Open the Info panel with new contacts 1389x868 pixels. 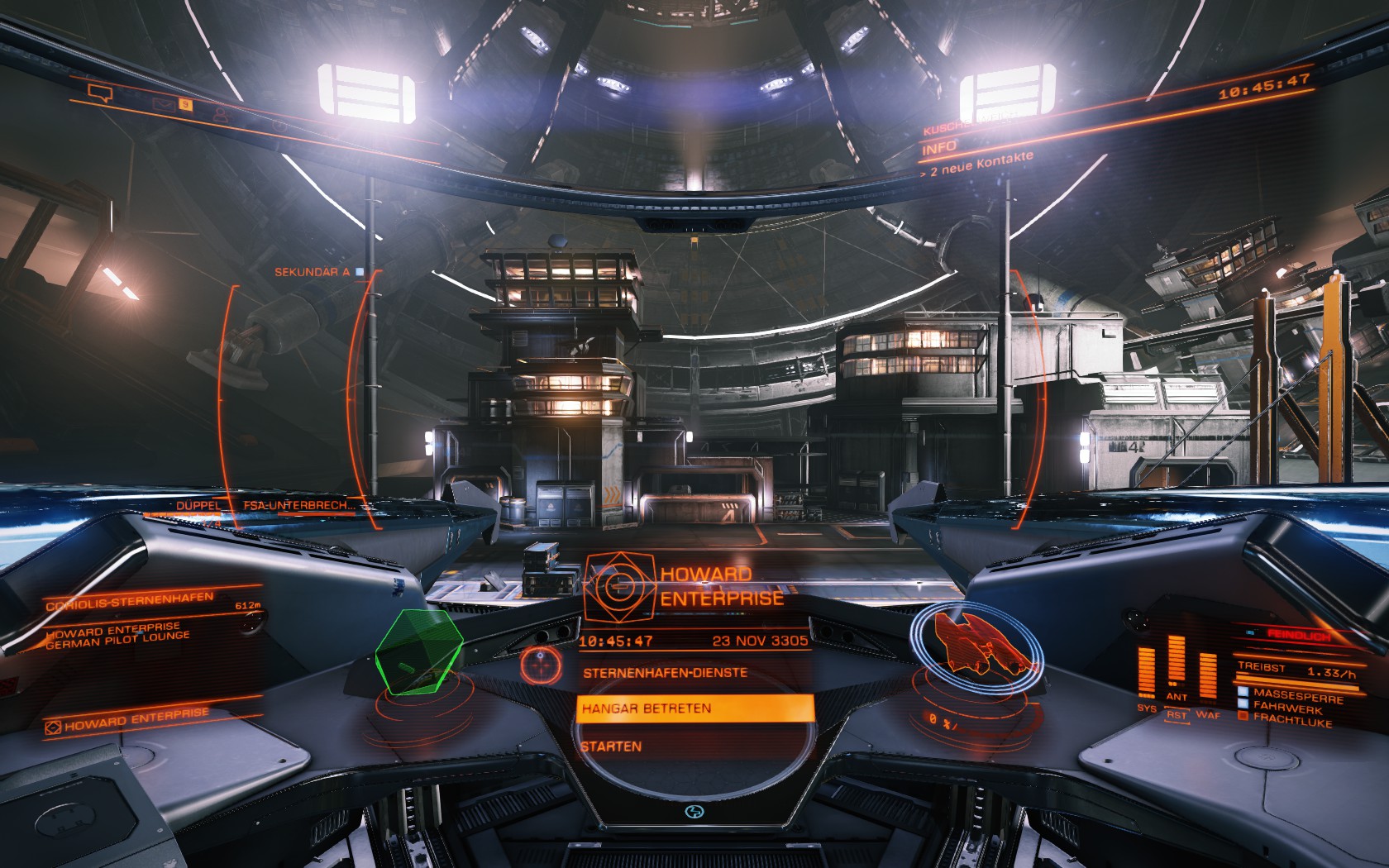[939, 148]
